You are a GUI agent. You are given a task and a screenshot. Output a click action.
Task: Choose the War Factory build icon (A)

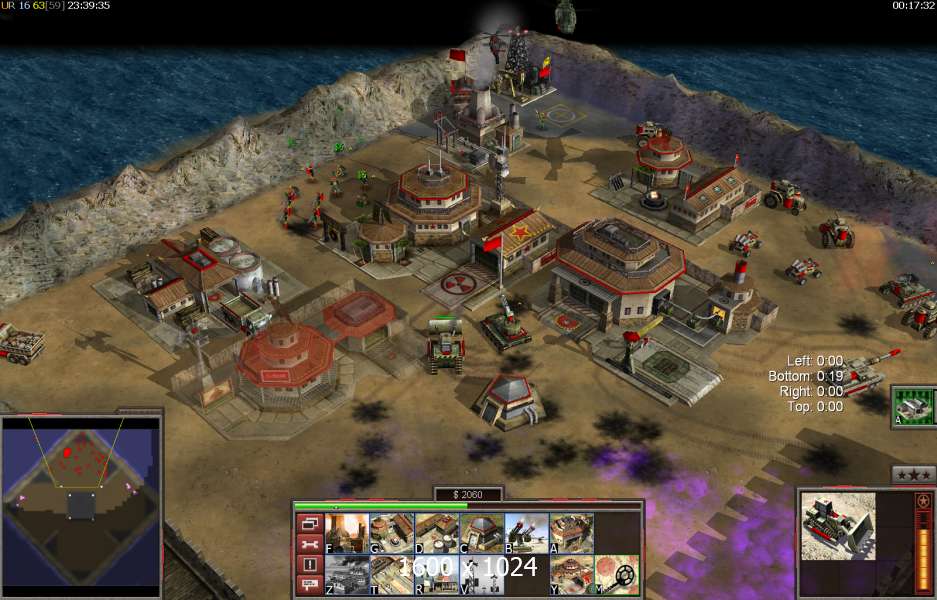click(571, 533)
